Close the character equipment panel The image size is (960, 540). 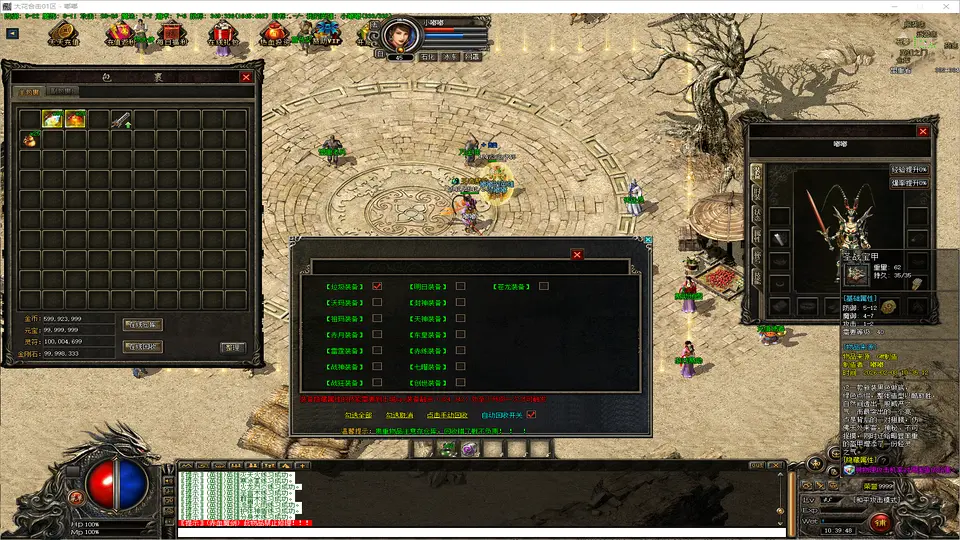(923, 131)
